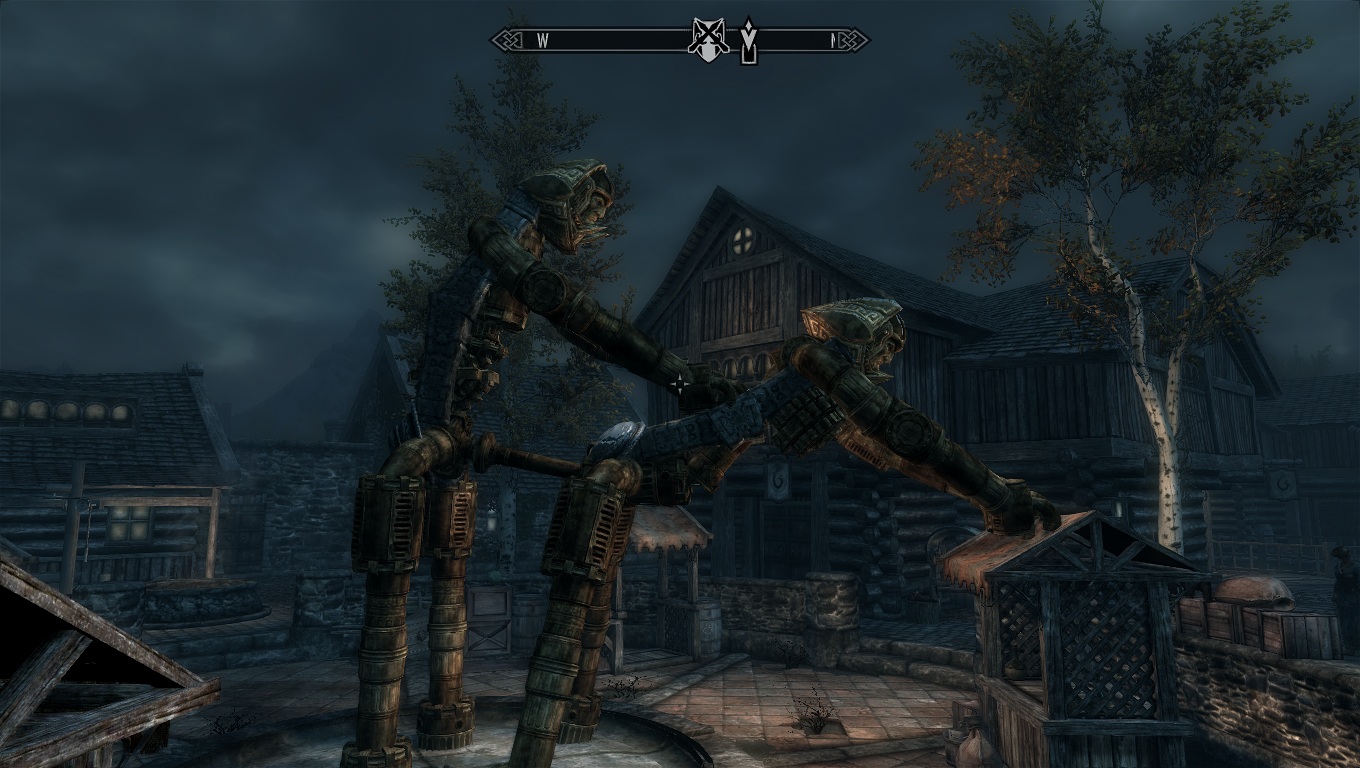Click the W heading on the compass bar
1360x768 pixels.
tap(543, 41)
